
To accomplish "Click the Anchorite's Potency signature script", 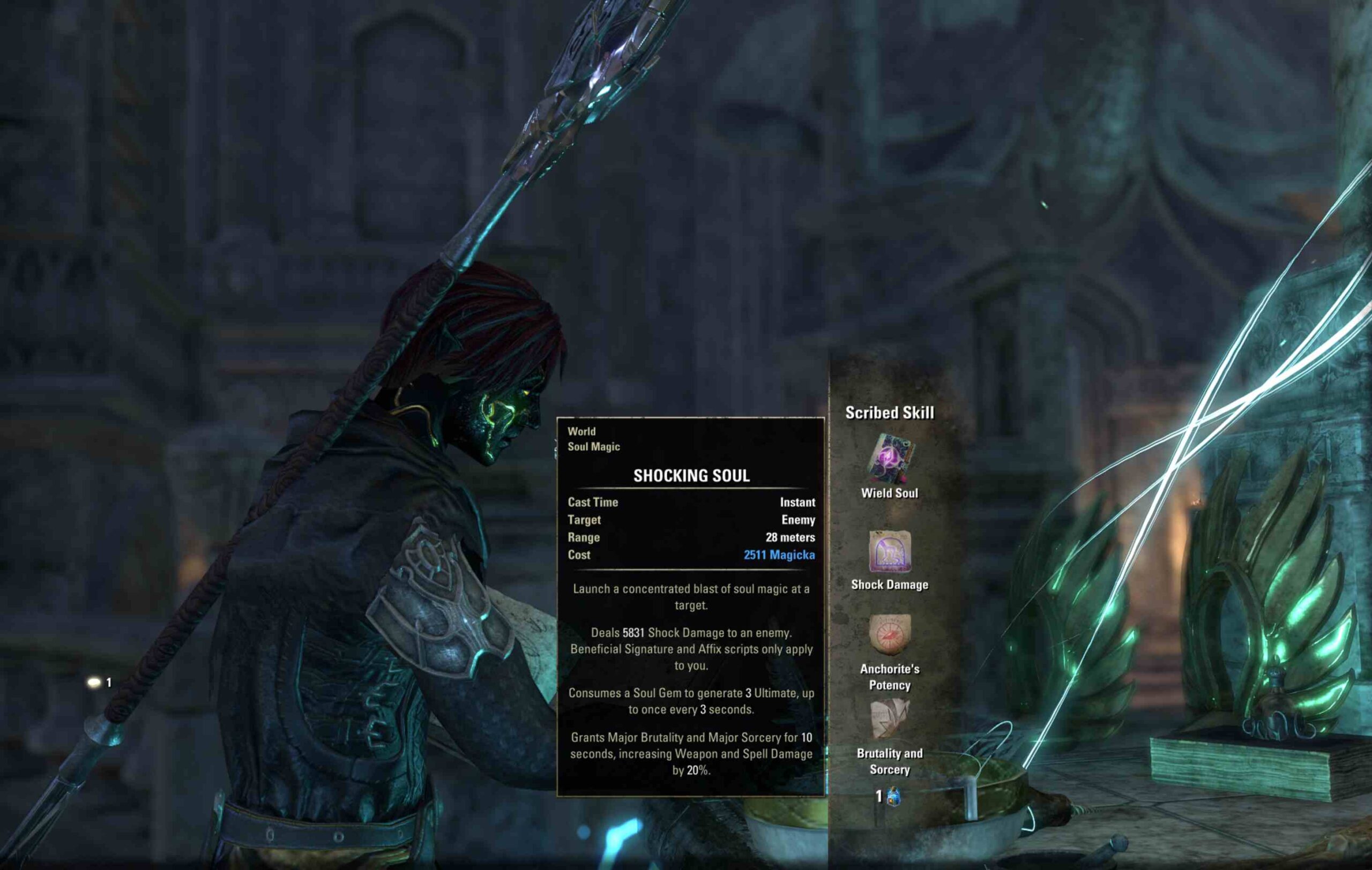I will pyautogui.click(x=890, y=634).
